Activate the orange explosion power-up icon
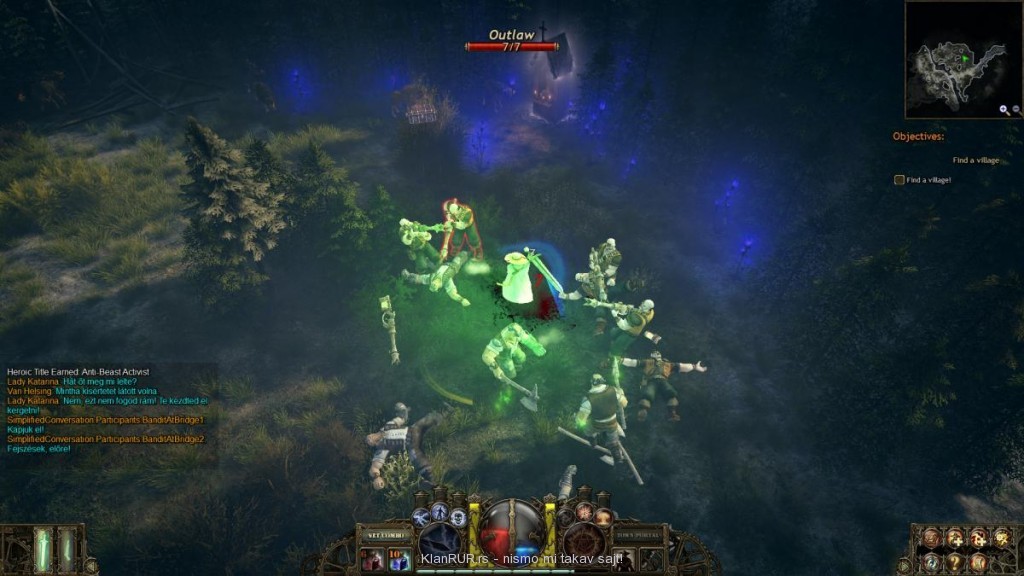Image resolution: width=1024 pixels, height=576 pixels. [x=585, y=512]
